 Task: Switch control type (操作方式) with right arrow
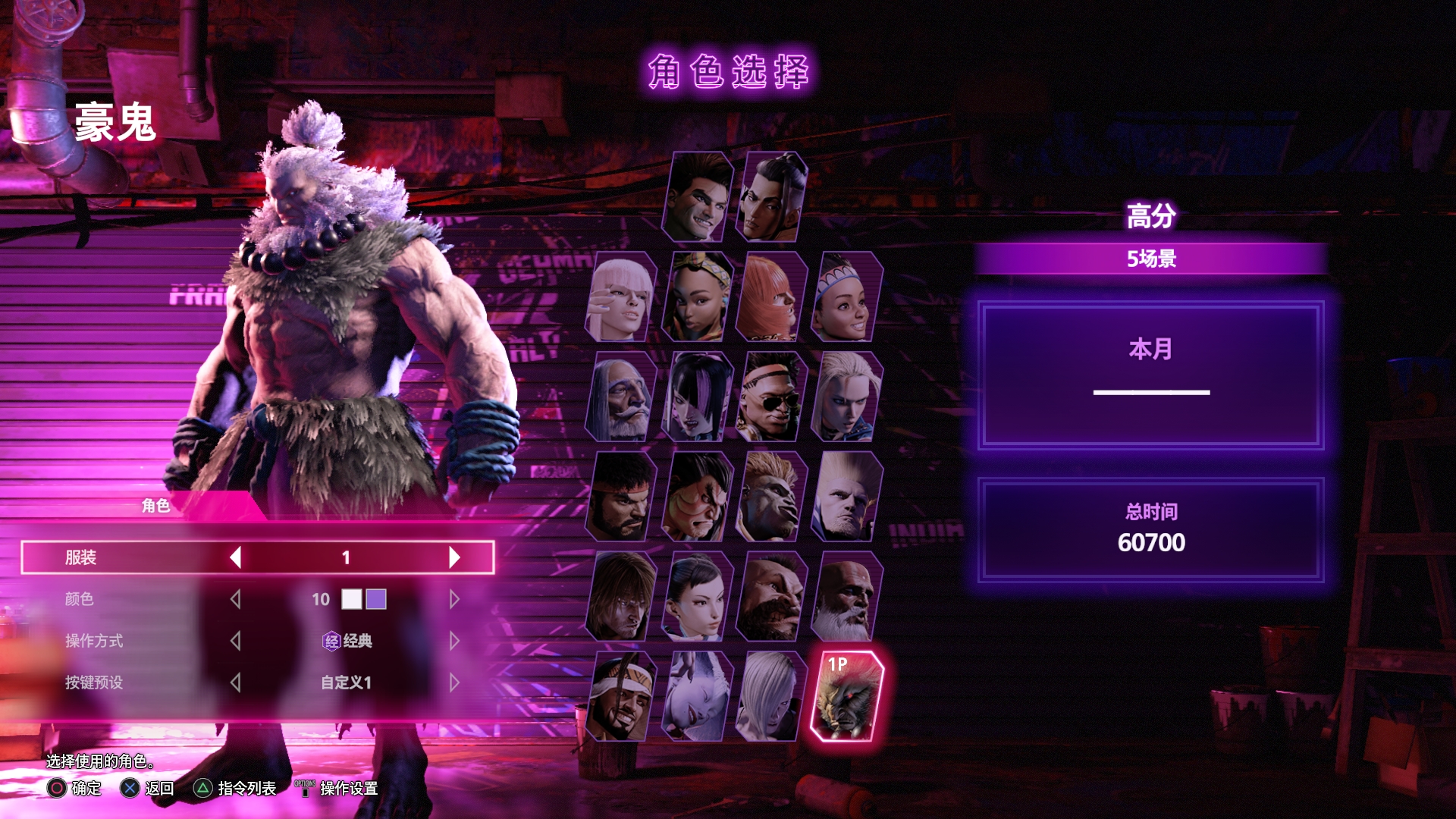point(454,641)
